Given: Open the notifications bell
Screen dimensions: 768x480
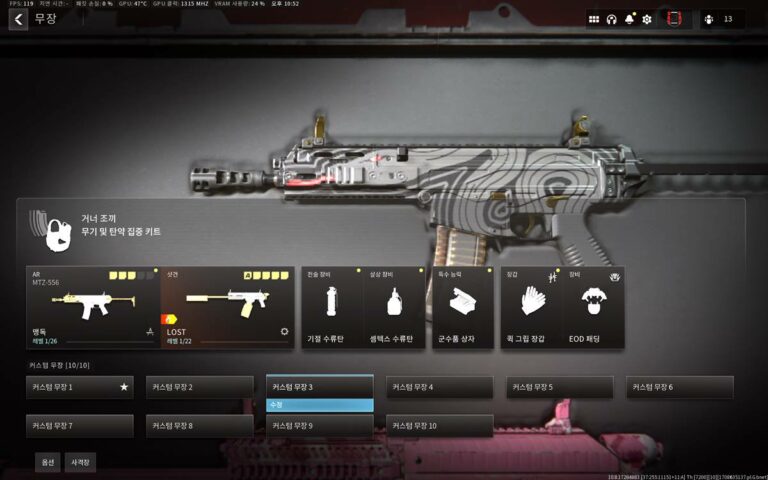Looking at the screenshot, I should [629, 19].
